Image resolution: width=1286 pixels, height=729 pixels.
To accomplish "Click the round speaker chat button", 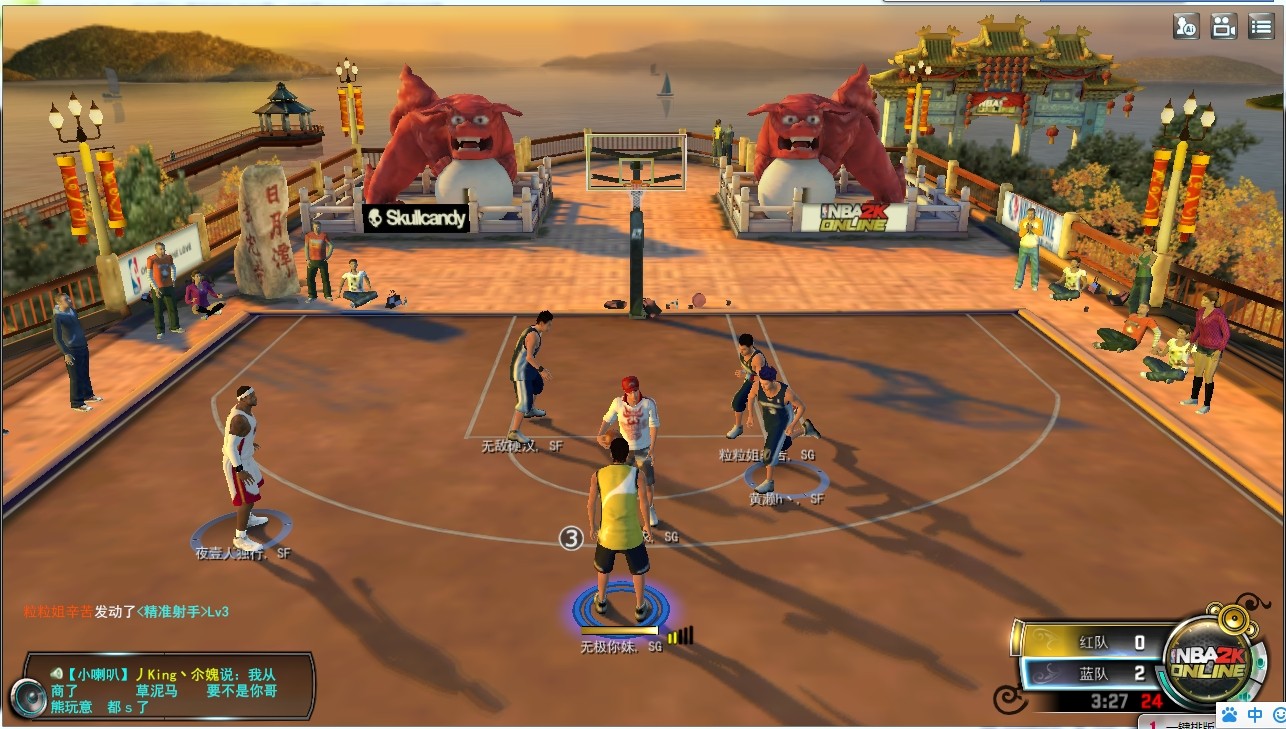I will pyautogui.click(x=27, y=696).
